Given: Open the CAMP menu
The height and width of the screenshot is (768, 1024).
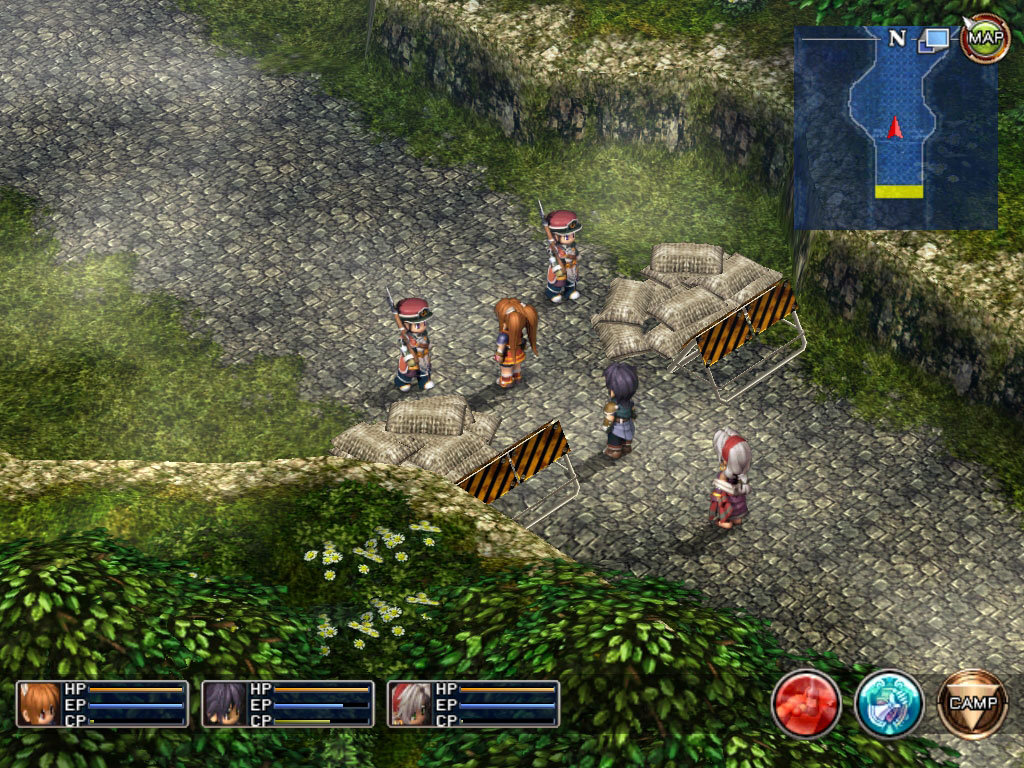Looking at the screenshot, I should tap(972, 703).
